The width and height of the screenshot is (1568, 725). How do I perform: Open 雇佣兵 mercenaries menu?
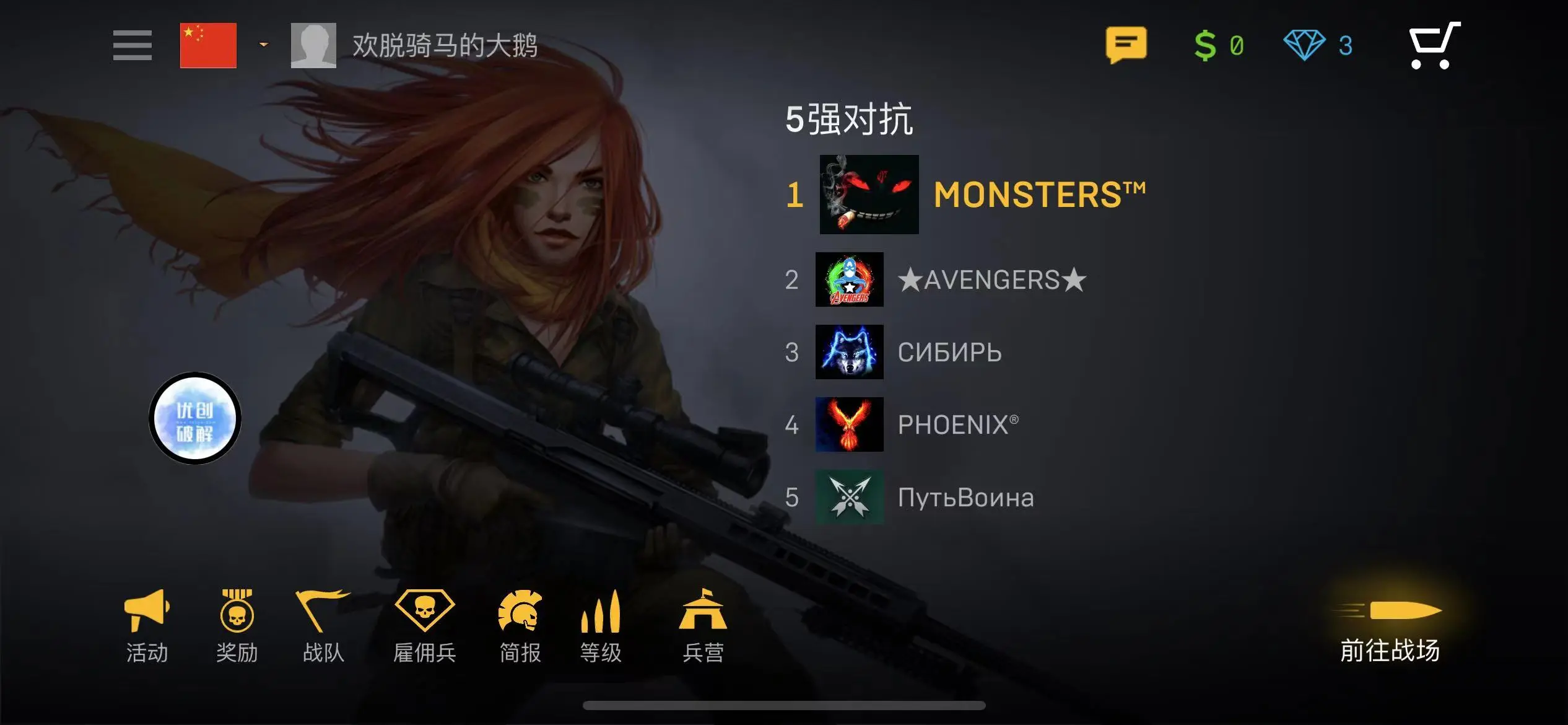(x=425, y=626)
